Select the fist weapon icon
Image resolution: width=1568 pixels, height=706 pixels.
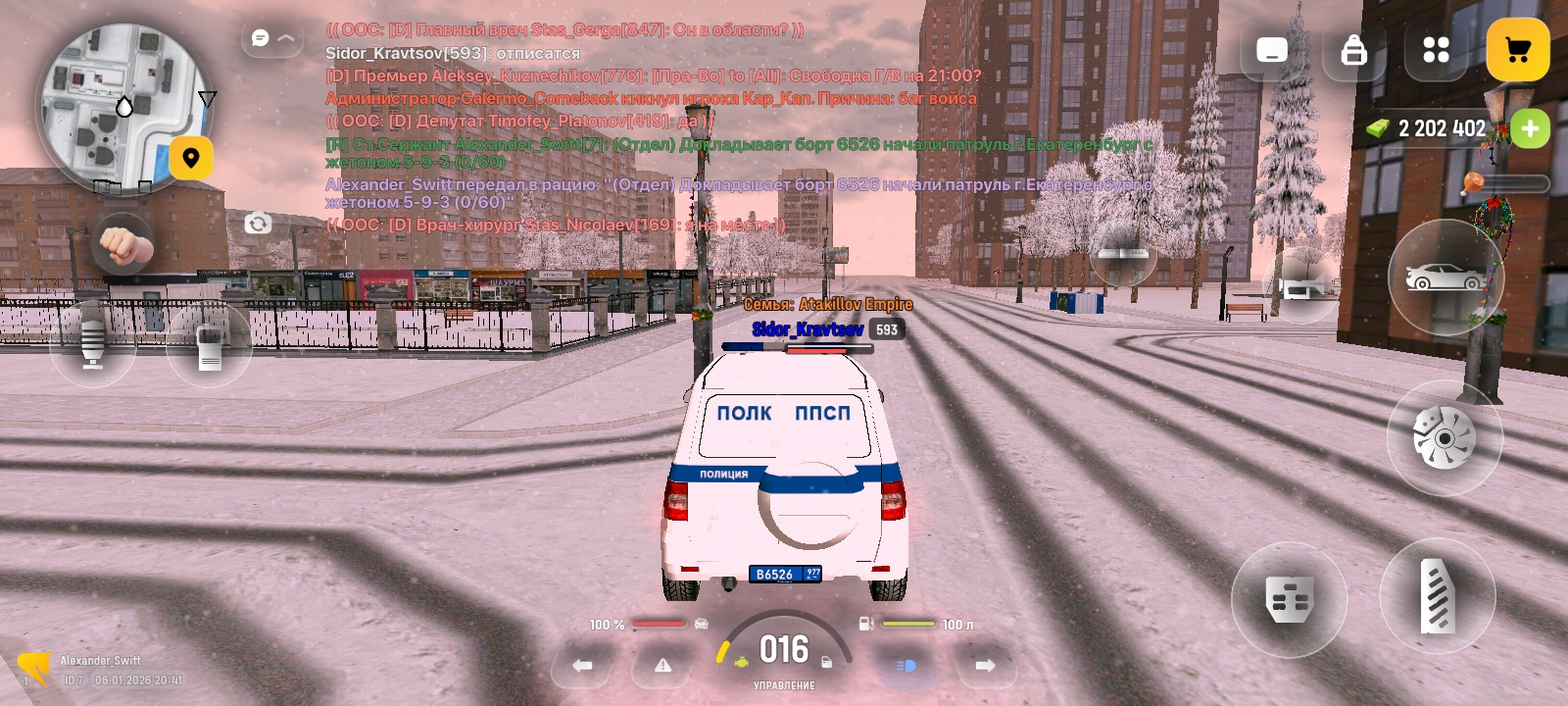123,244
